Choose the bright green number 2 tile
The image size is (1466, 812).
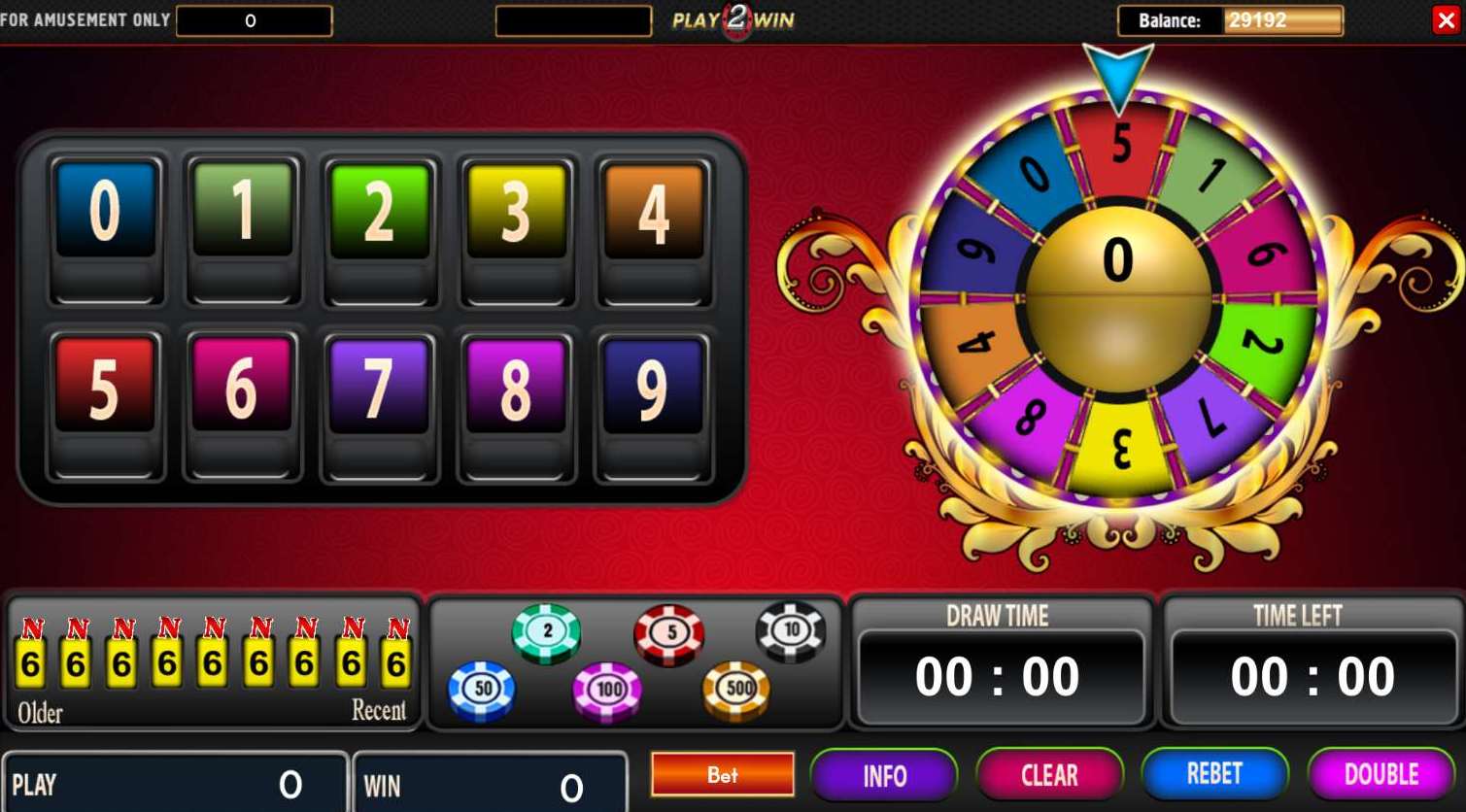380,210
